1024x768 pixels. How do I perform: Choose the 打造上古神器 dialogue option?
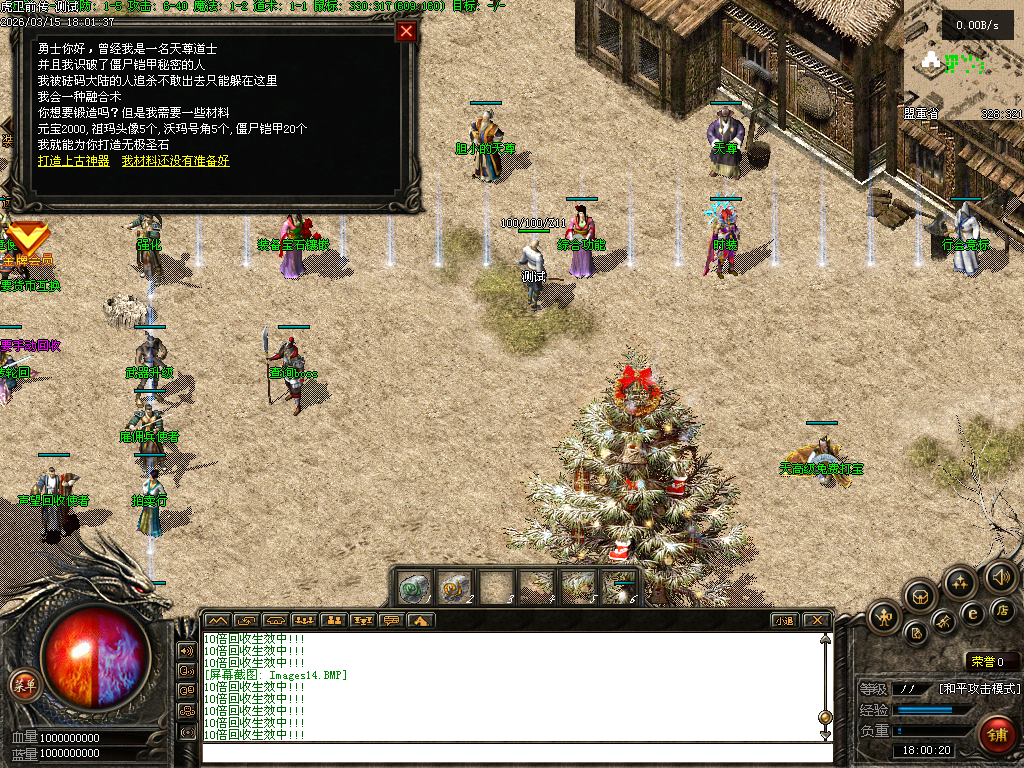click(73, 161)
